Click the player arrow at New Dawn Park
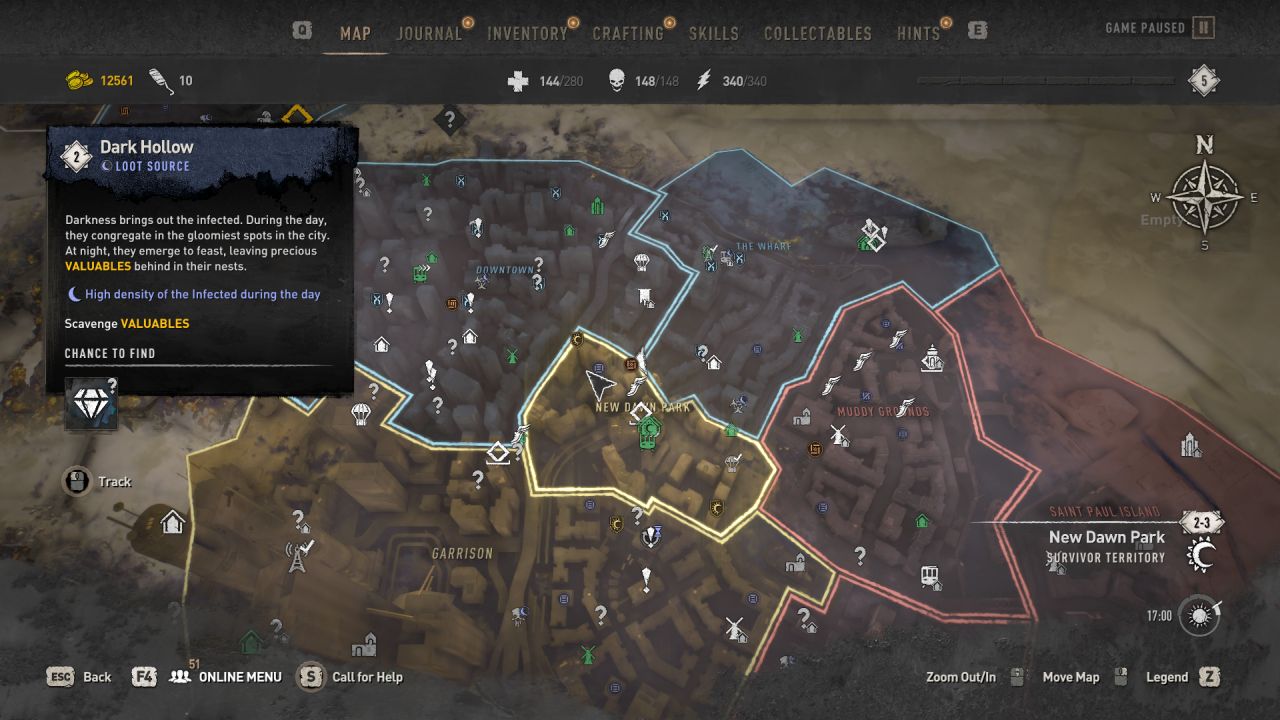The width and height of the screenshot is (1280, 720). (598, 383)
